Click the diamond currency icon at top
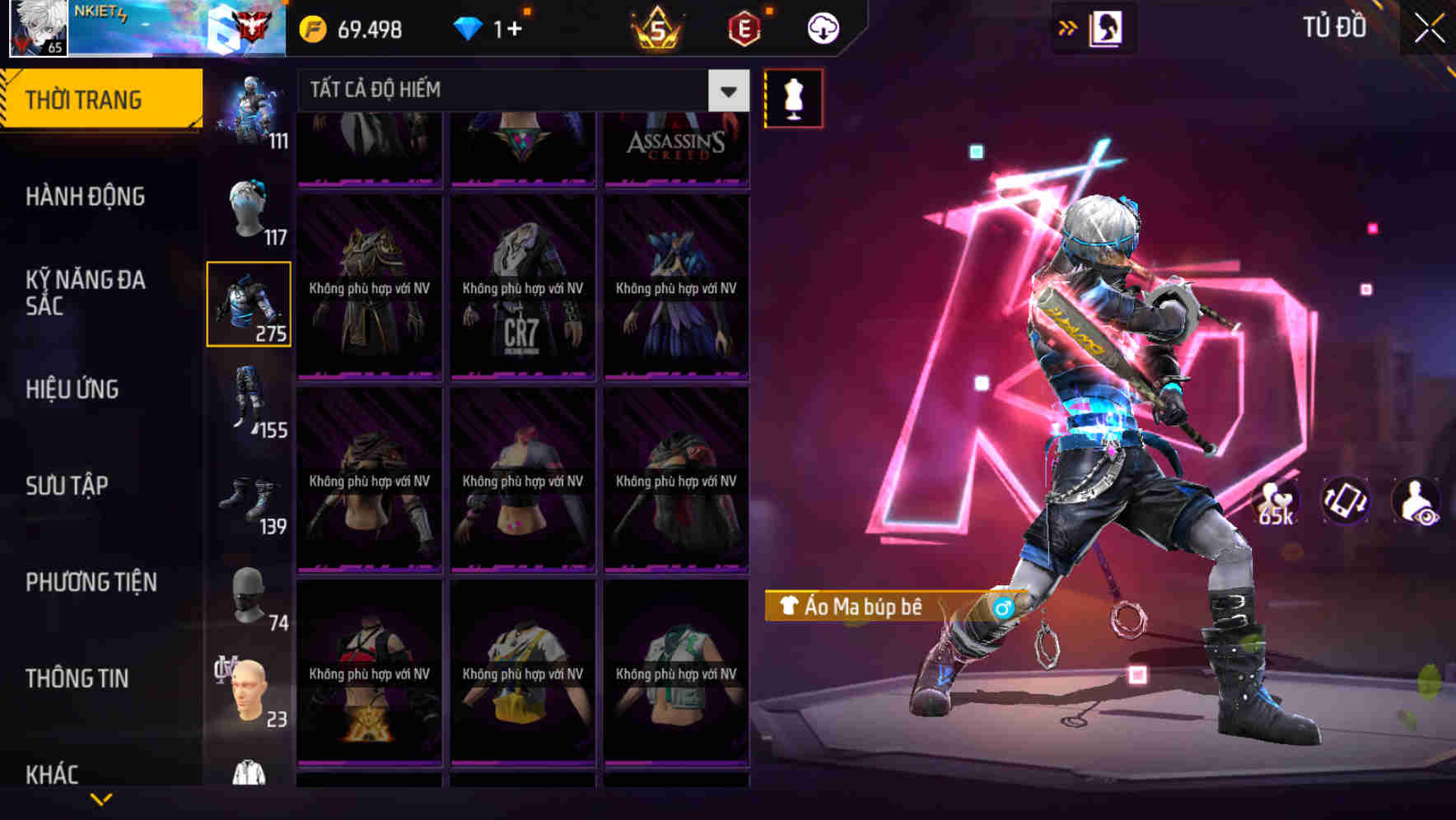 [x=469, y=27]
